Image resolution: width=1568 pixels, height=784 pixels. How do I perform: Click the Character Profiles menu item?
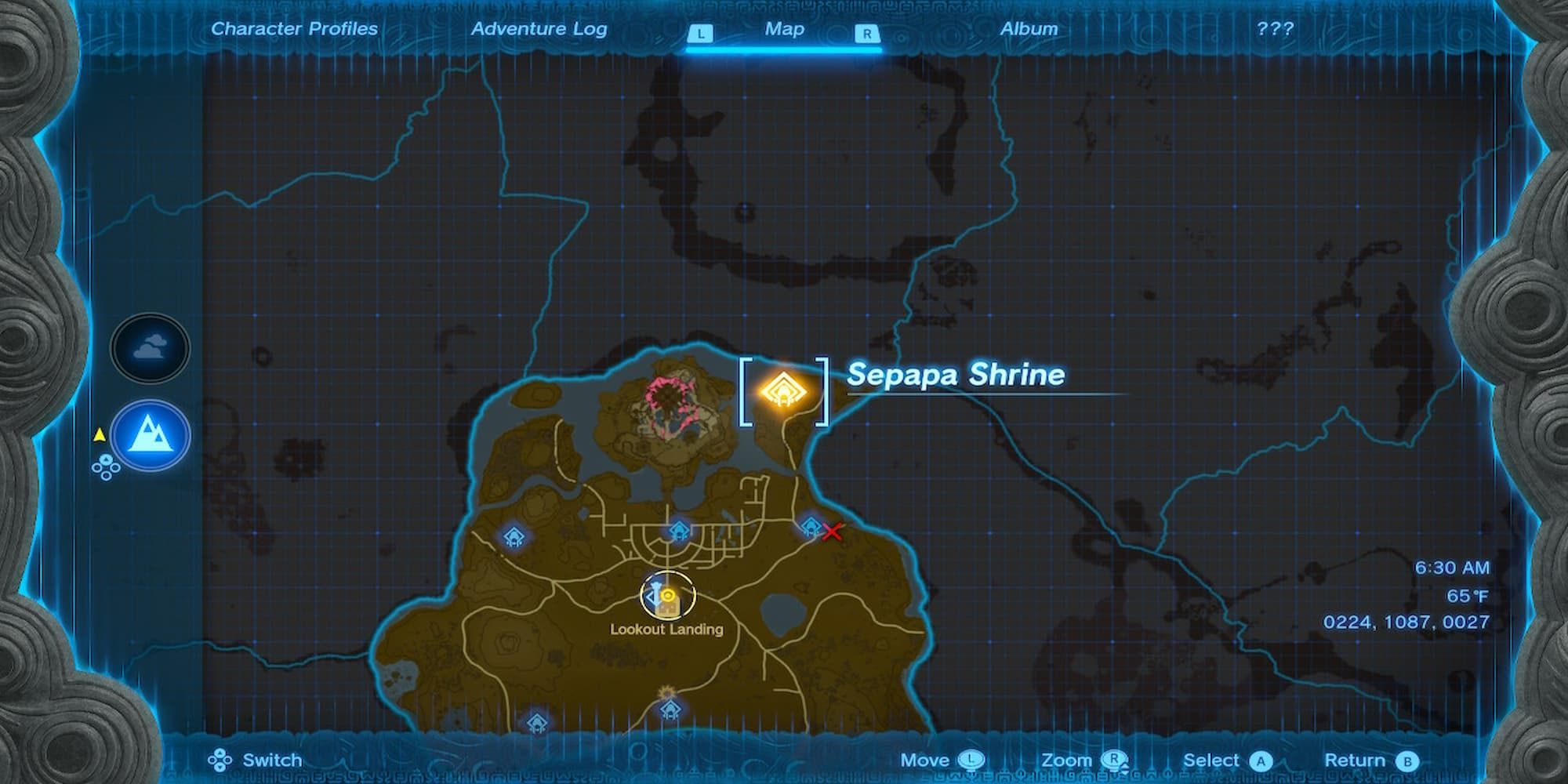[x=293, y=29]
